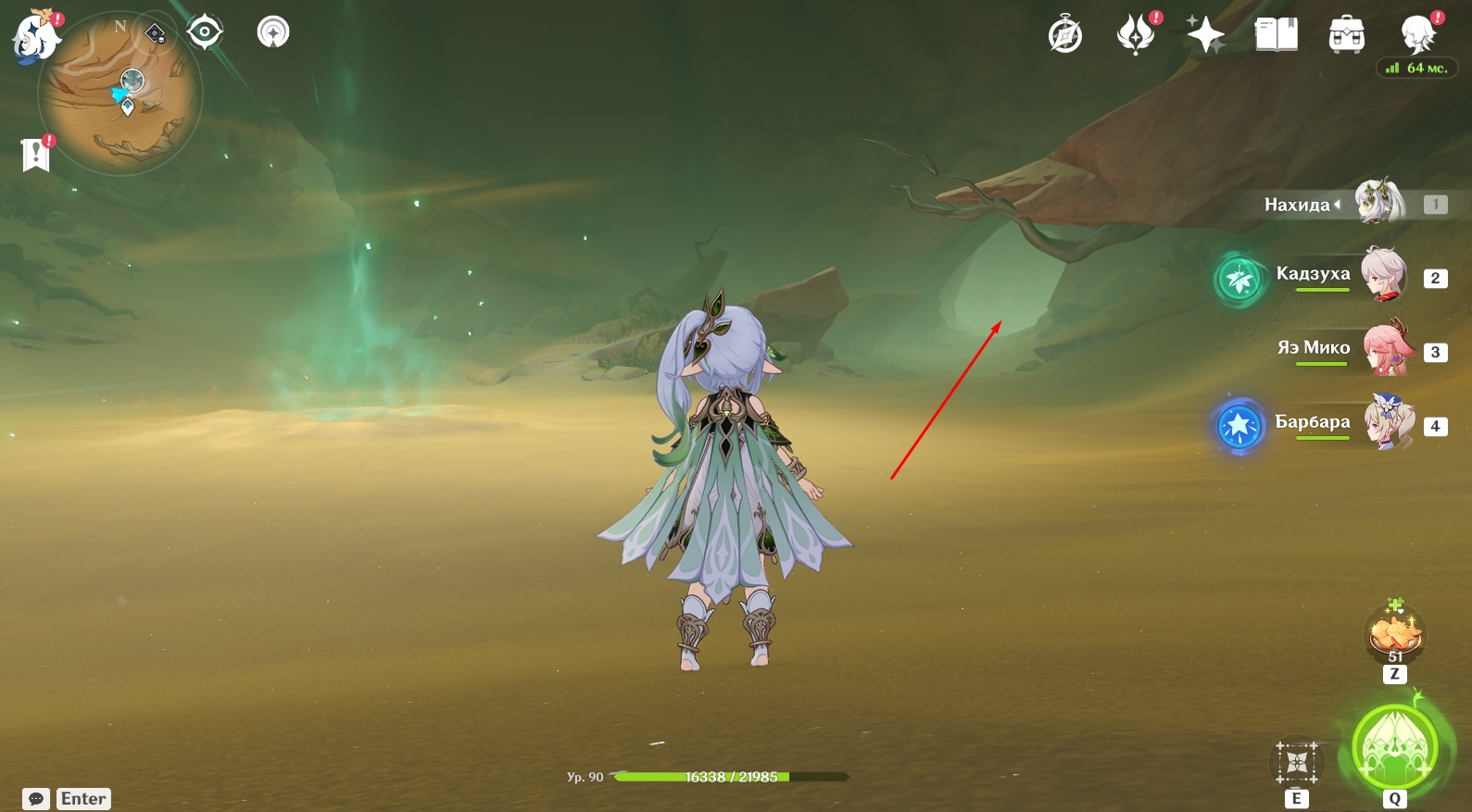Open the character profile icon

(1417, 35)
